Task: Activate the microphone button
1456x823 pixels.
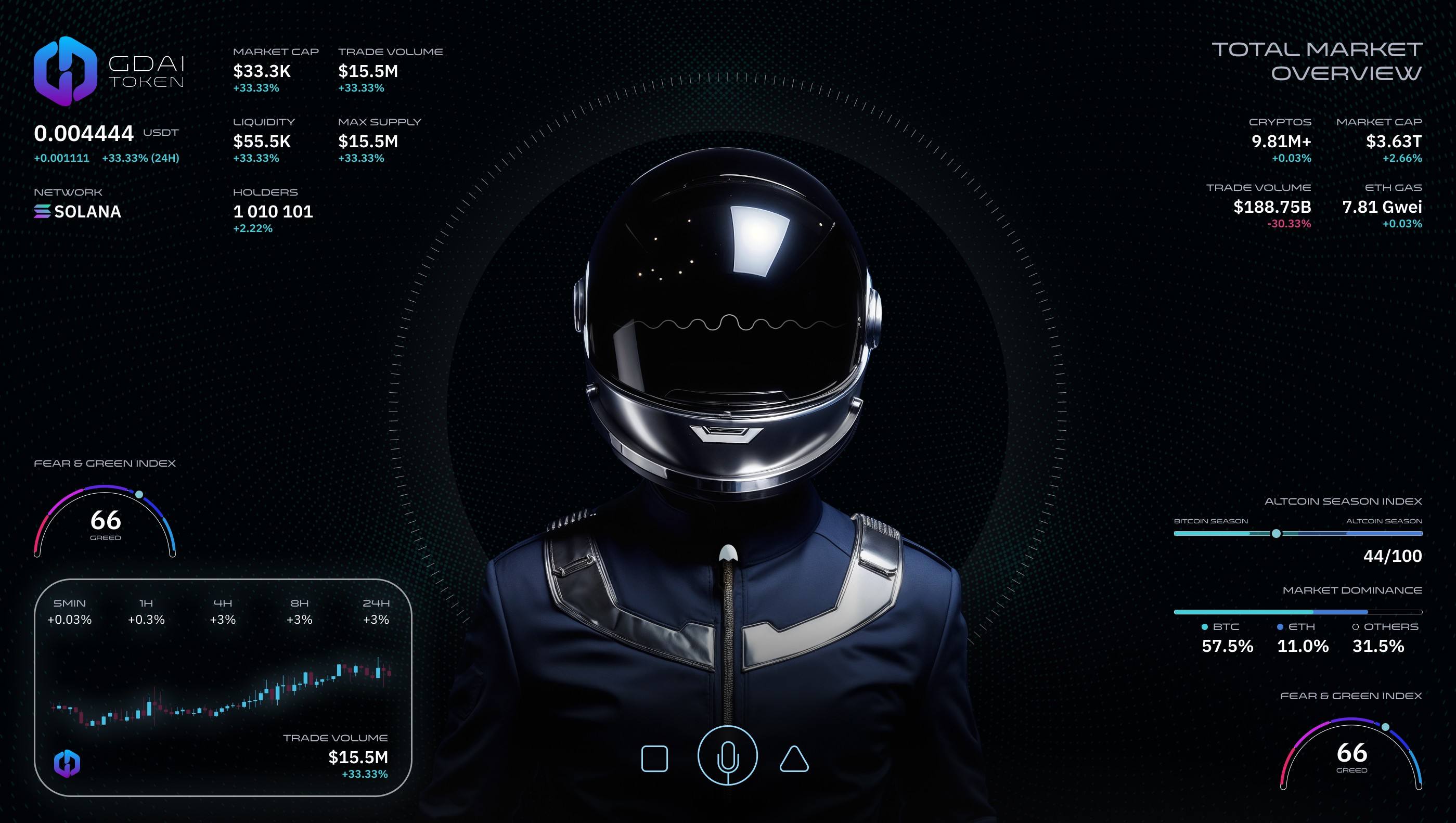Action: pos(727,756)
